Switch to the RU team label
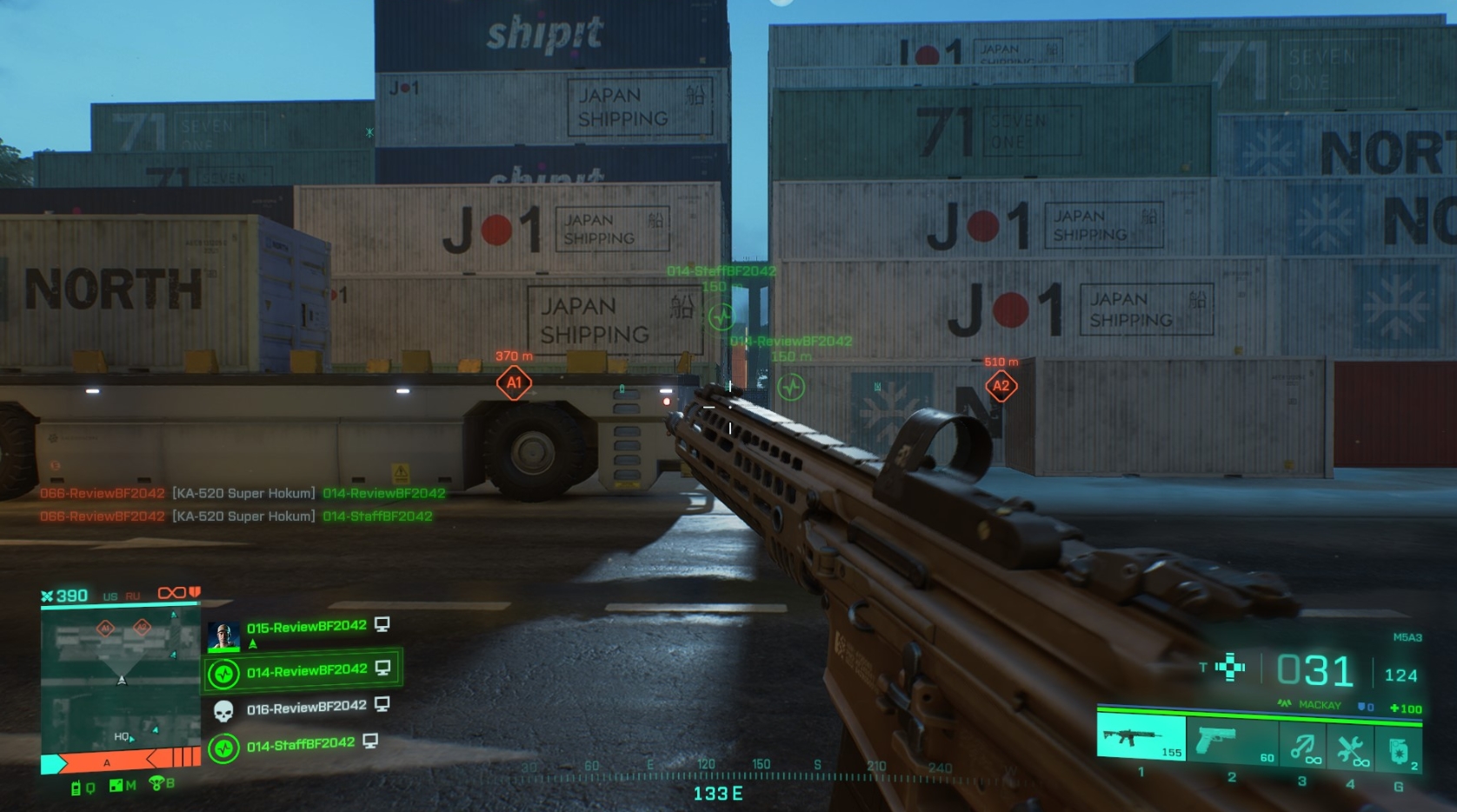1457x812 pixels. [132, 596]
